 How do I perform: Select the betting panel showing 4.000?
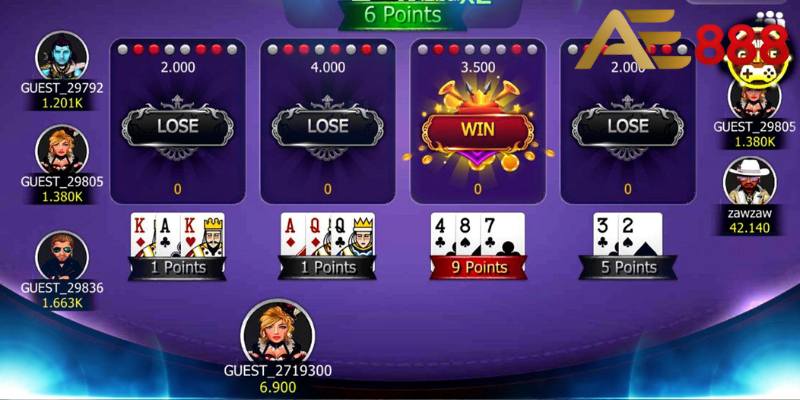(327, 120)
